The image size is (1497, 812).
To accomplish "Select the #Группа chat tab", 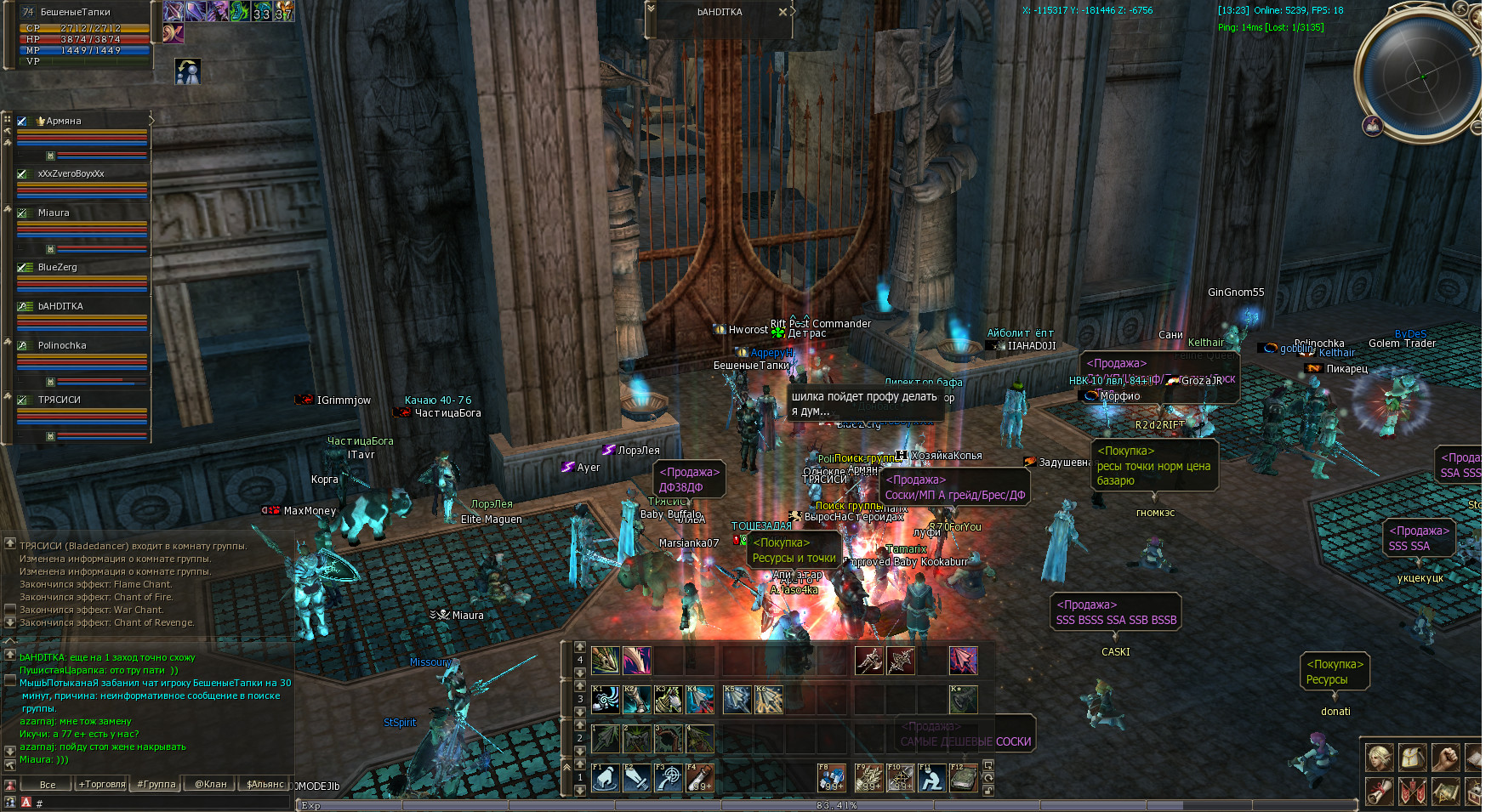I will point(157,784).
